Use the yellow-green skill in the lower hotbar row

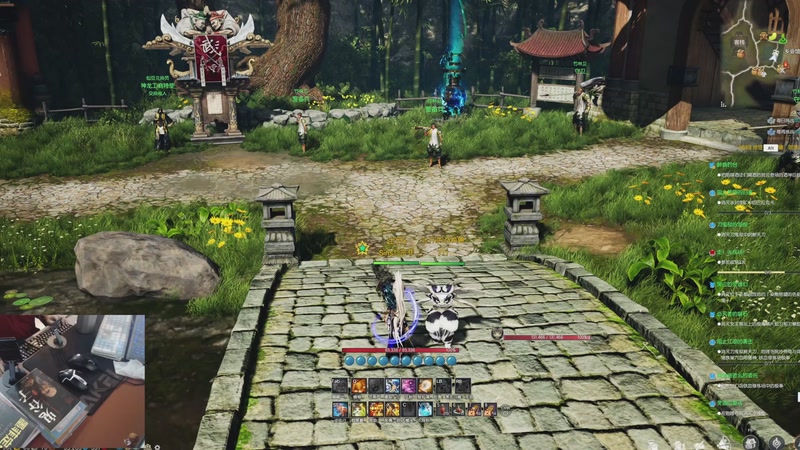[x=357, y=409]
